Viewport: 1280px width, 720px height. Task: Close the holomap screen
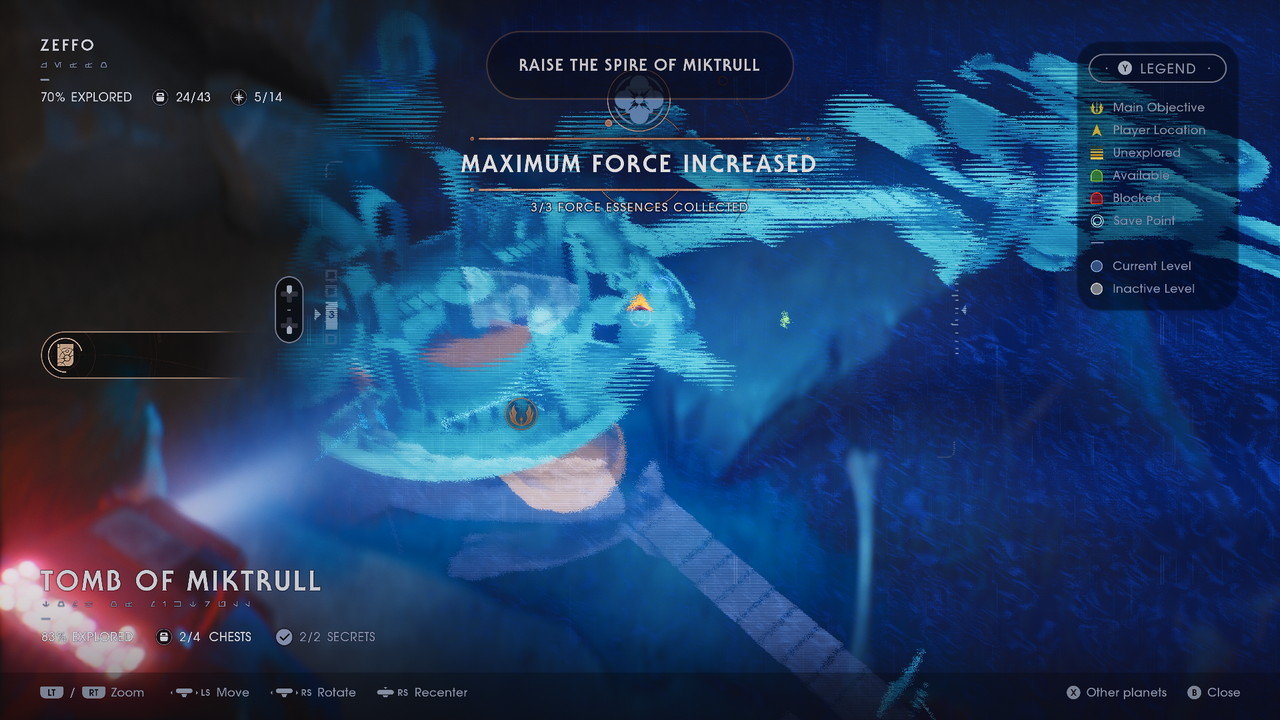tap(1213, 692)
